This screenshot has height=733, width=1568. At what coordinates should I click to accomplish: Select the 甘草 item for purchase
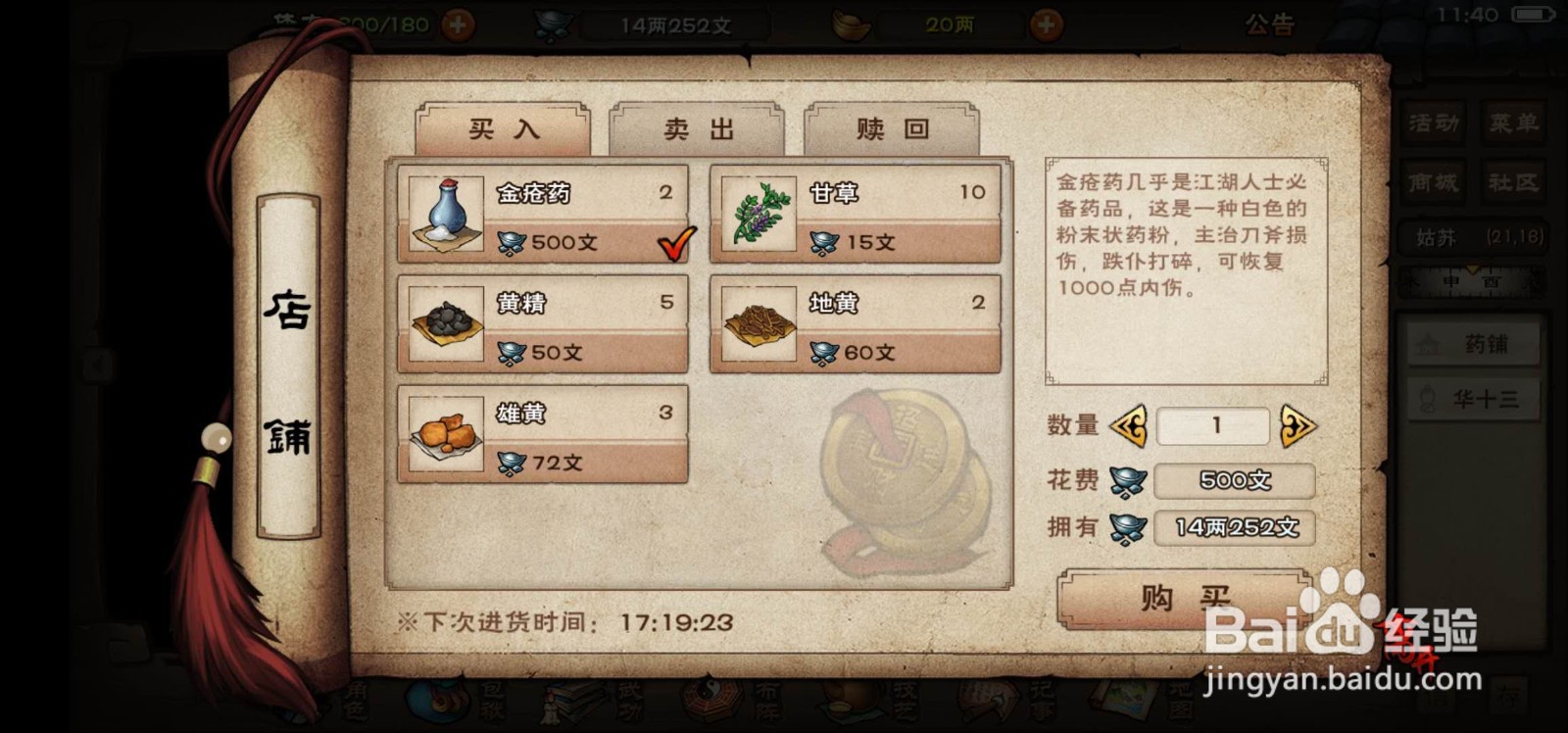[x=855, y=215]
